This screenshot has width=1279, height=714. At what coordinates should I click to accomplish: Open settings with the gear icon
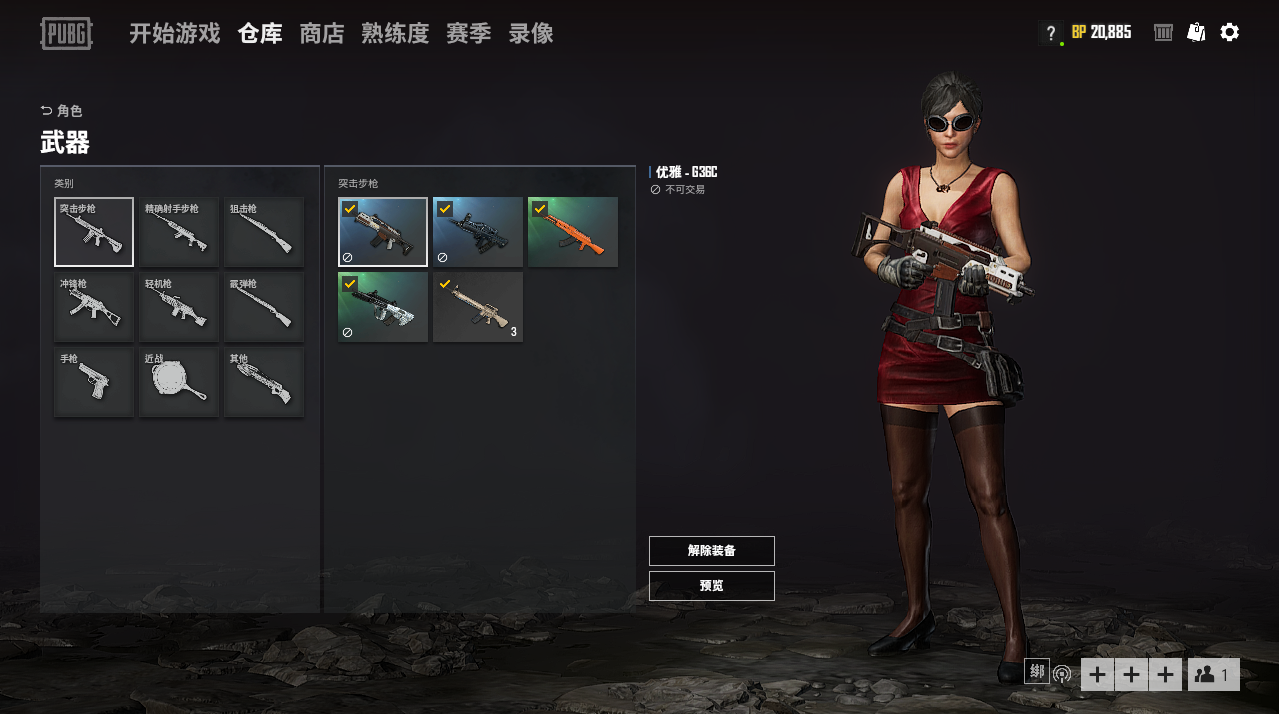pyautogui.click(x=1230, y=32)
